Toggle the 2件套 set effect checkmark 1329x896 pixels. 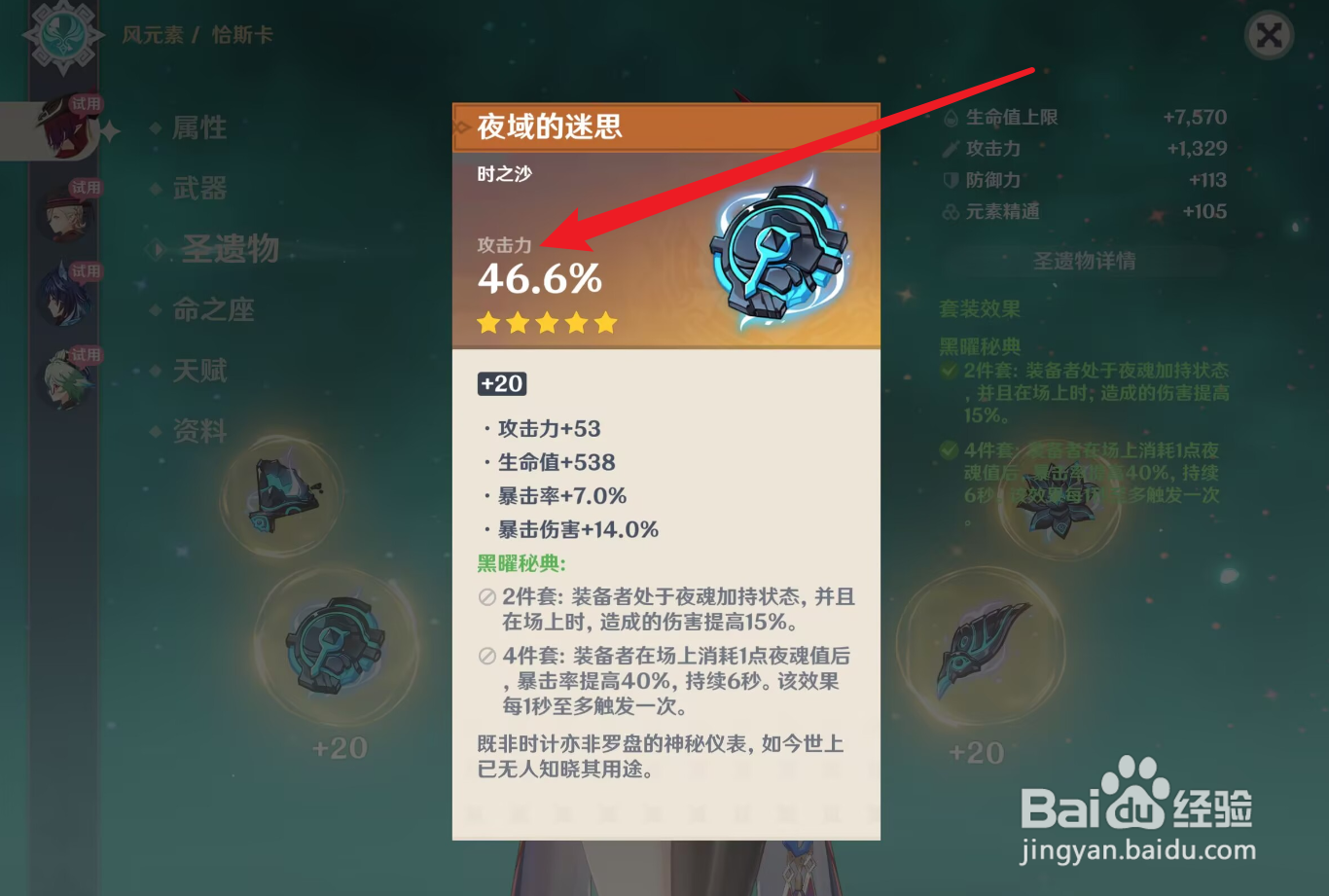pos(947,371)
